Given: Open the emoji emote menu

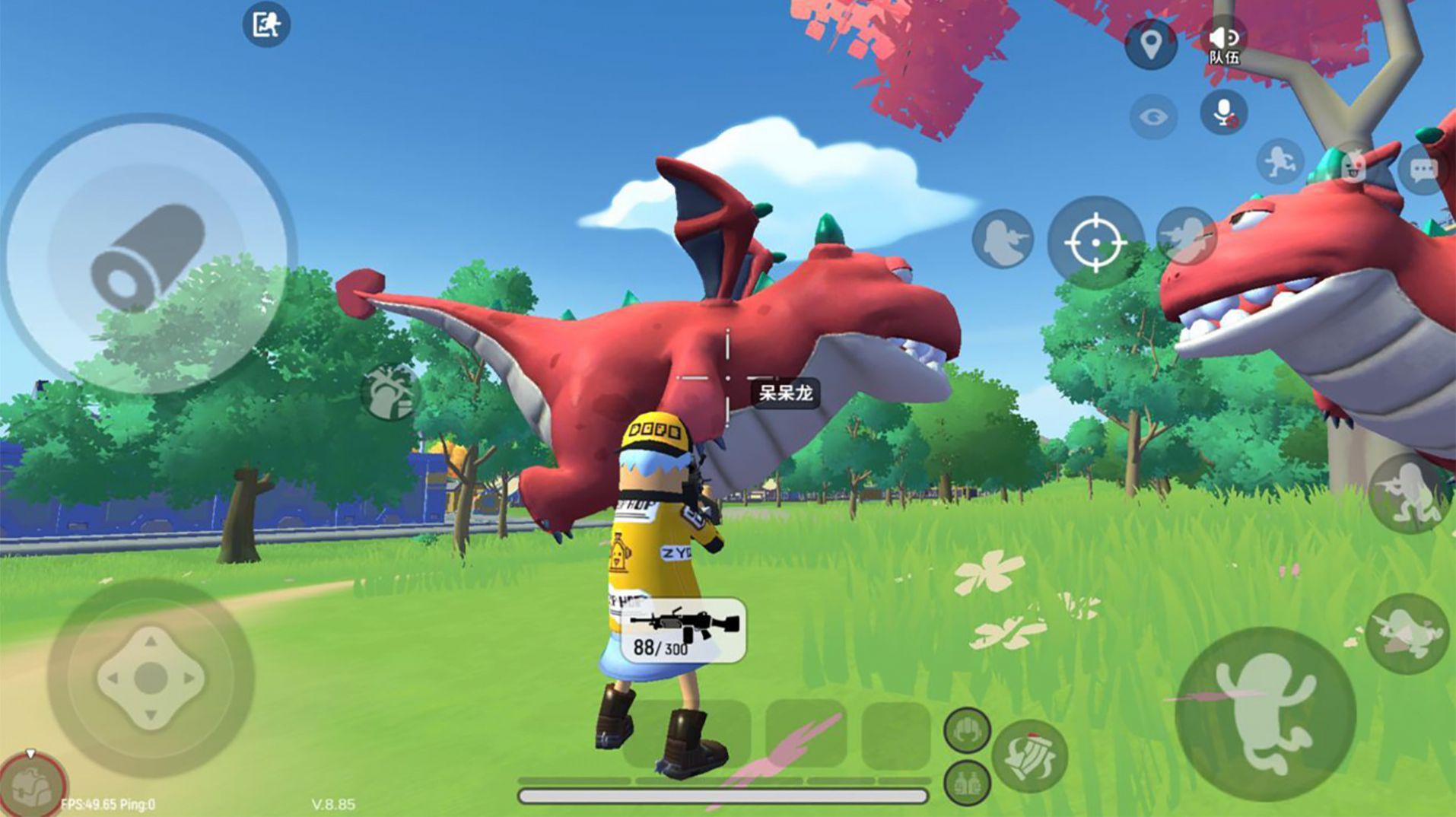Looking at the screenshot, I should [x=1353, y=167].
